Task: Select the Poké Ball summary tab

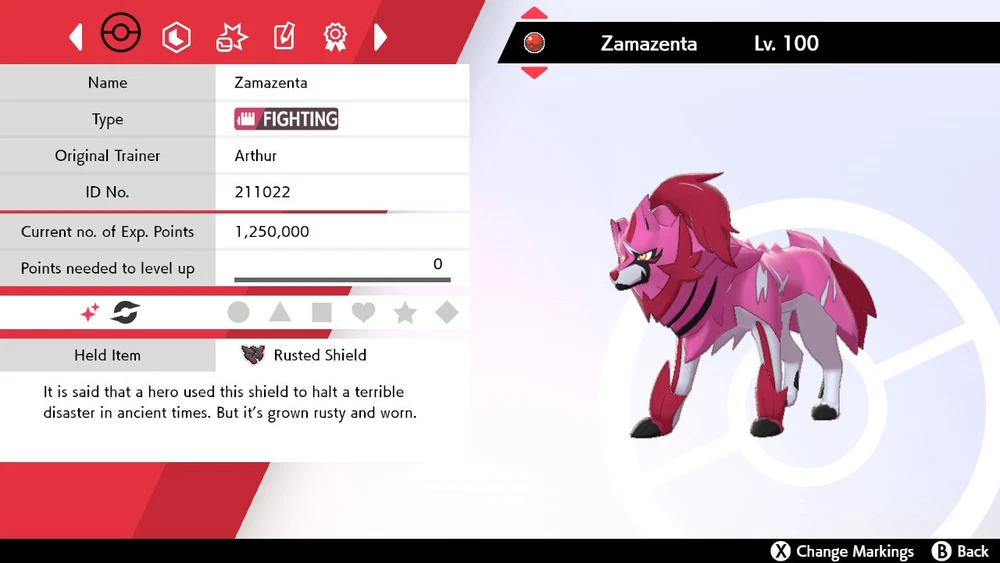Action: pos(121,36)
